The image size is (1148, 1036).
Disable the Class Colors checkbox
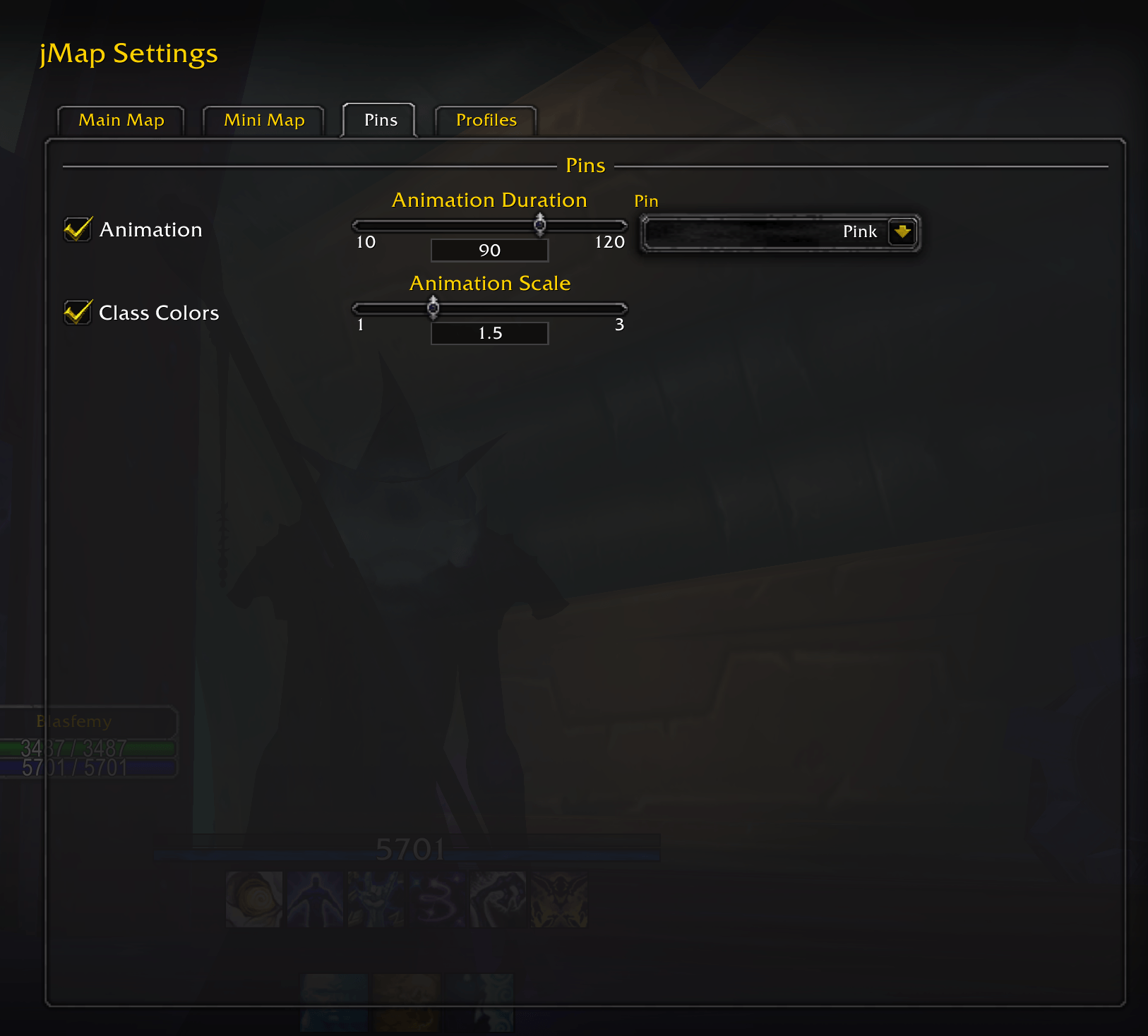pyautogui.click(x=78, y=312)
